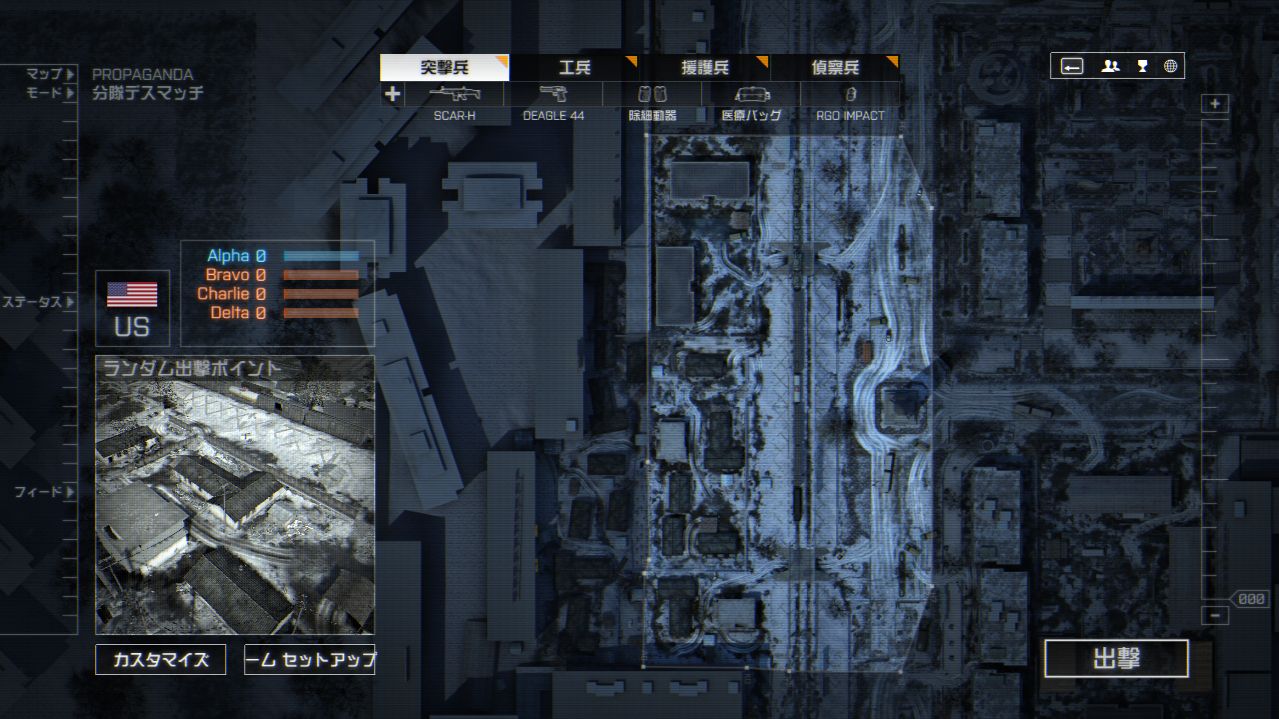
Task: Show the trophy scoreboard icon
Action: click(1142, 67)
